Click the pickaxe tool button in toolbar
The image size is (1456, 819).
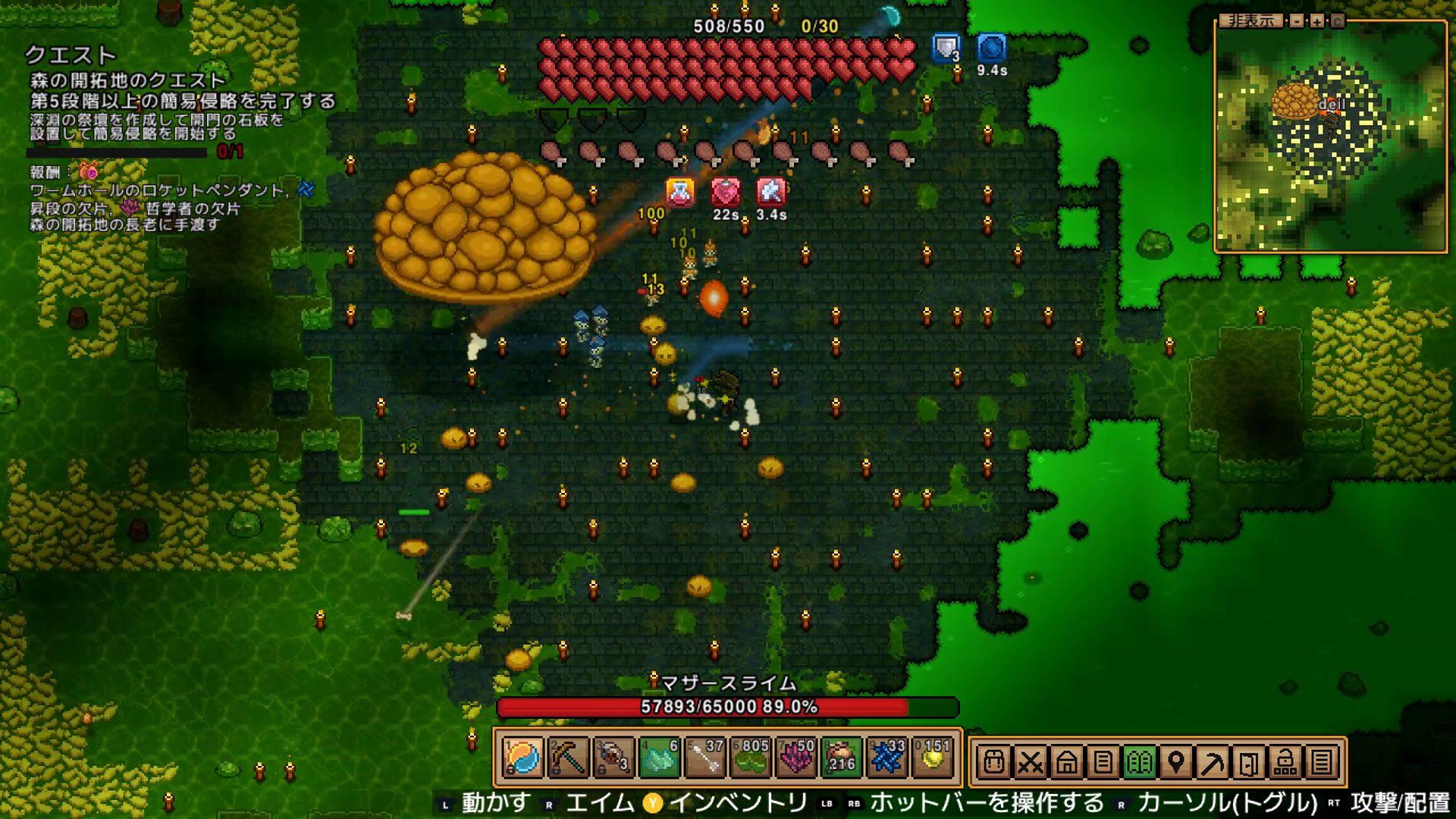[1212, 762]
